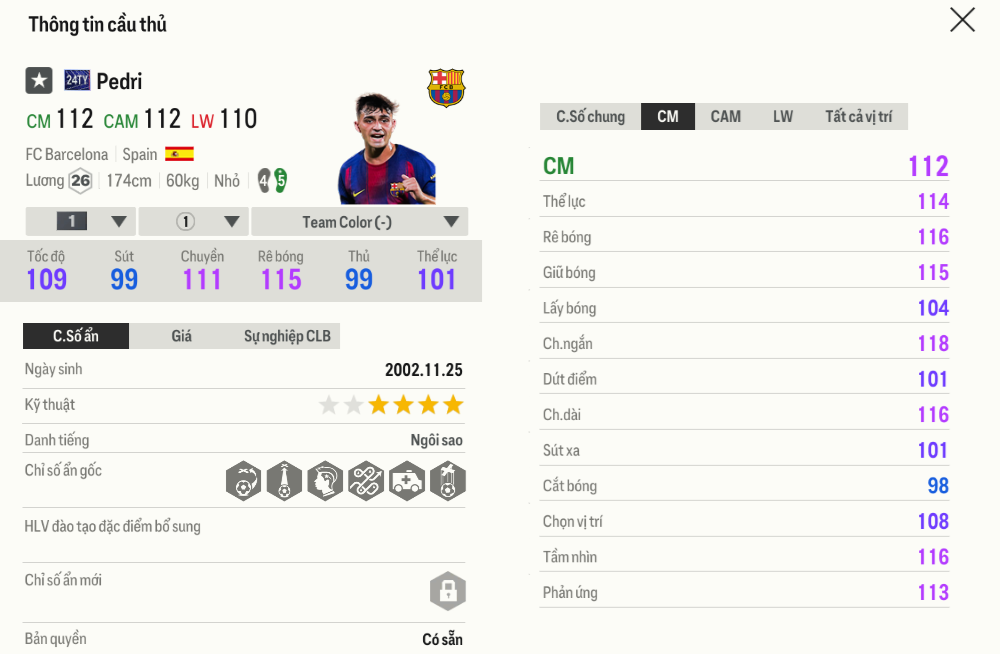Expand the upgrade level 1 dropdown
Screen dimensions: 1000x654
pos(80,222)
